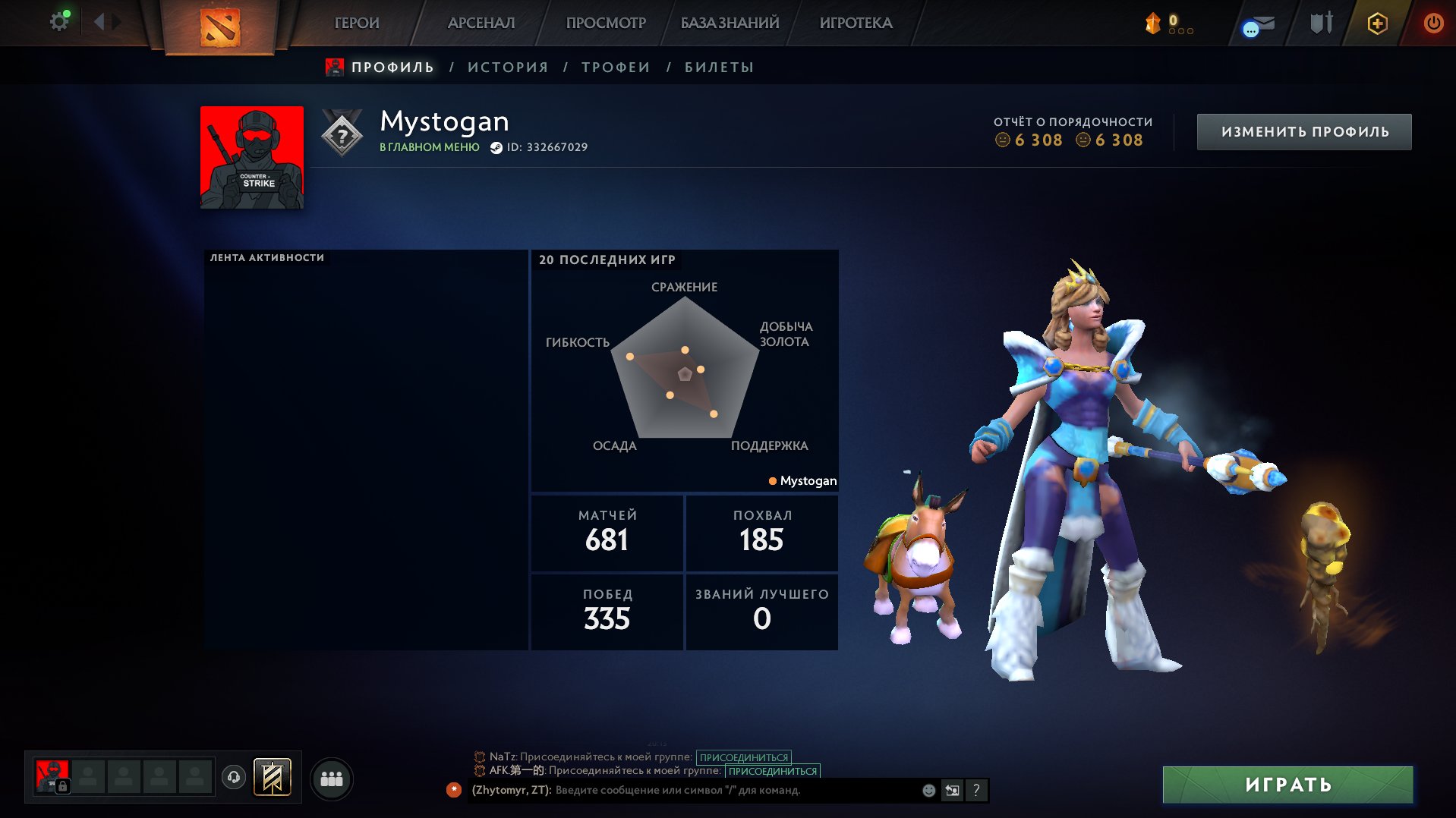The height and width of the screenshot is (818, 1456).
Task: Switch to the ИСТОРИЯ tab
Action: tap(508, 68)
